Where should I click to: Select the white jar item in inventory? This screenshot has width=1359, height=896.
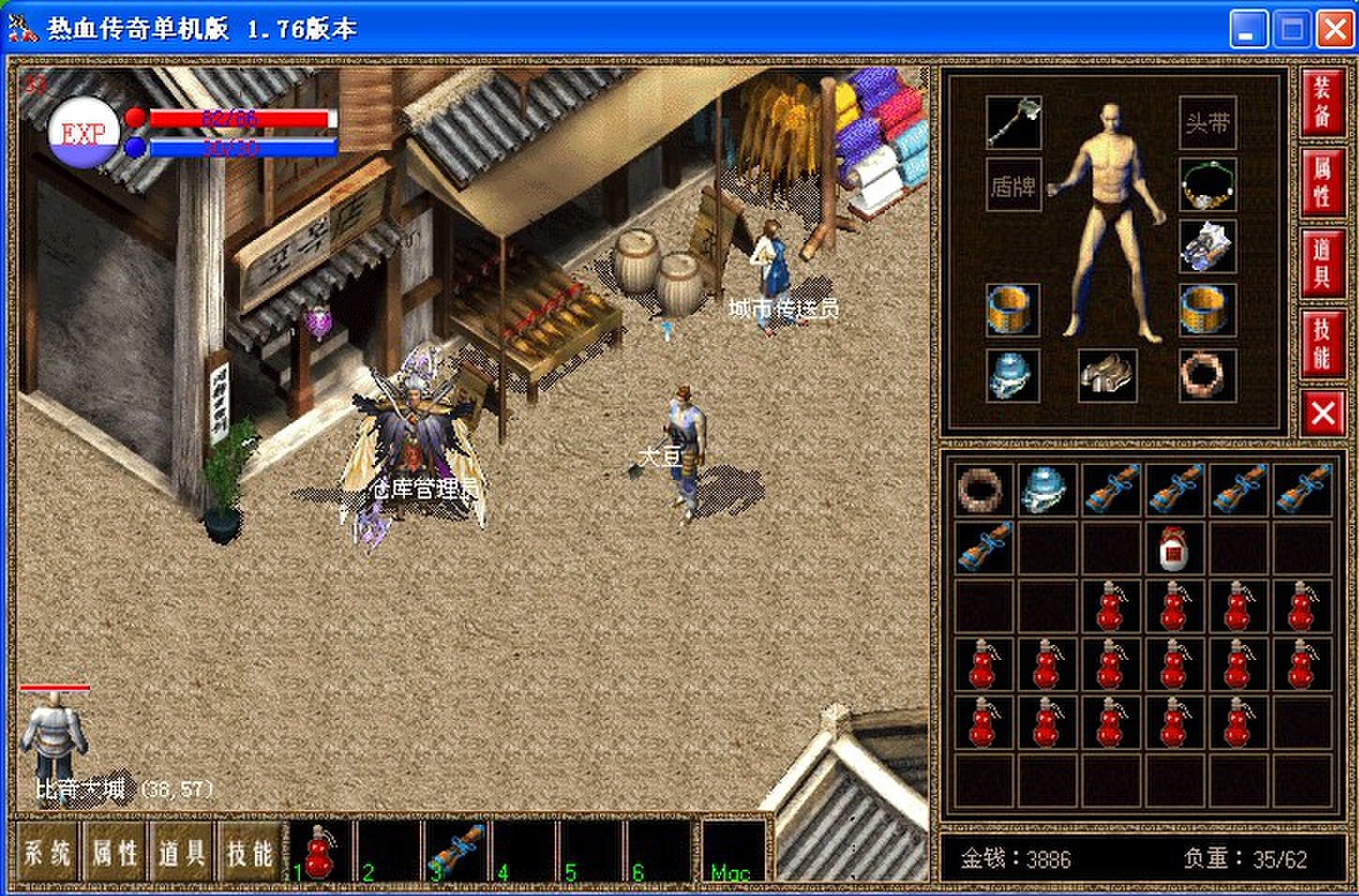point(1173,547)
